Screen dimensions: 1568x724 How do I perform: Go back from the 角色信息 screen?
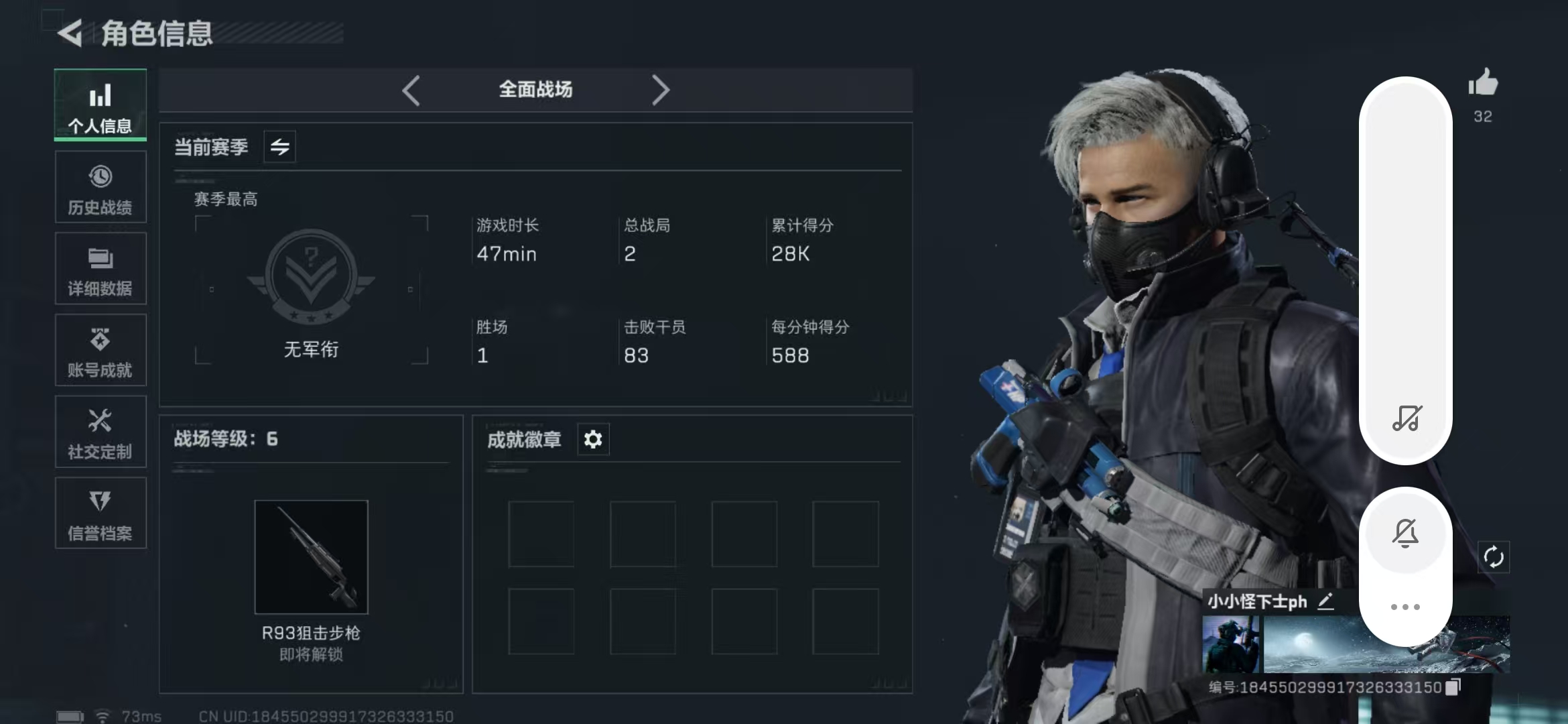pyautogui.click(x=70, y=33)
